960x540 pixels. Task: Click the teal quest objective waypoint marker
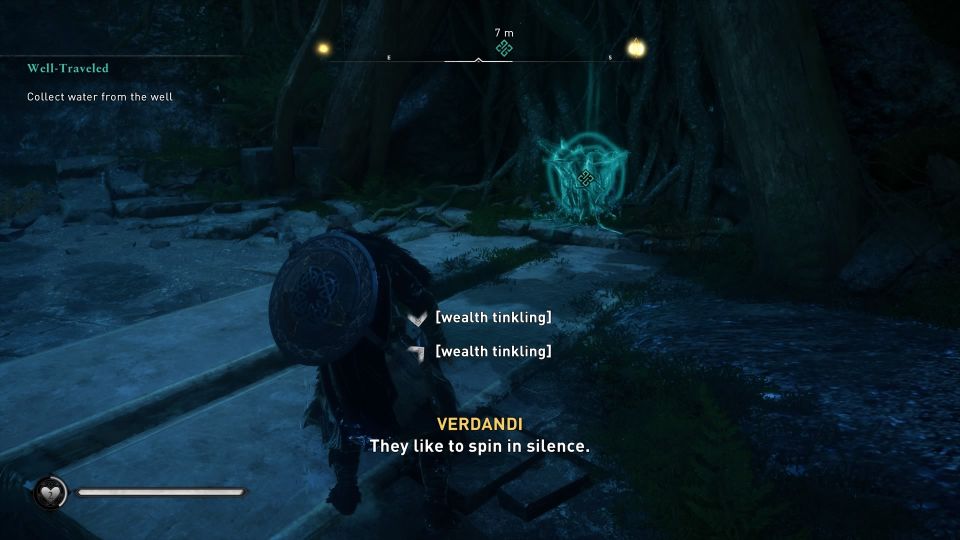point(586,179)
